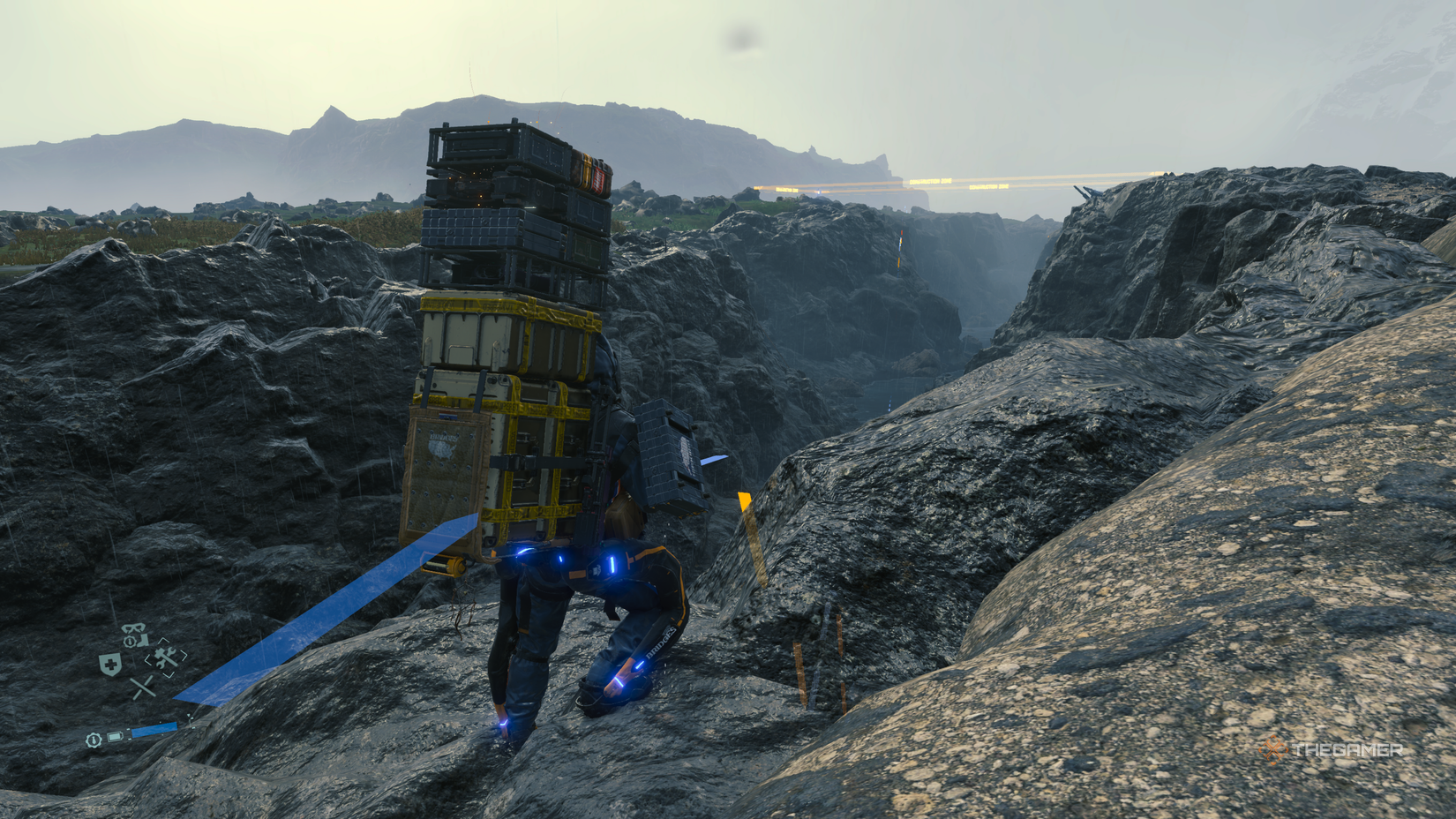
Task: Click the battery charge icon near the stamina bar
Action: [x=115, y=737]
